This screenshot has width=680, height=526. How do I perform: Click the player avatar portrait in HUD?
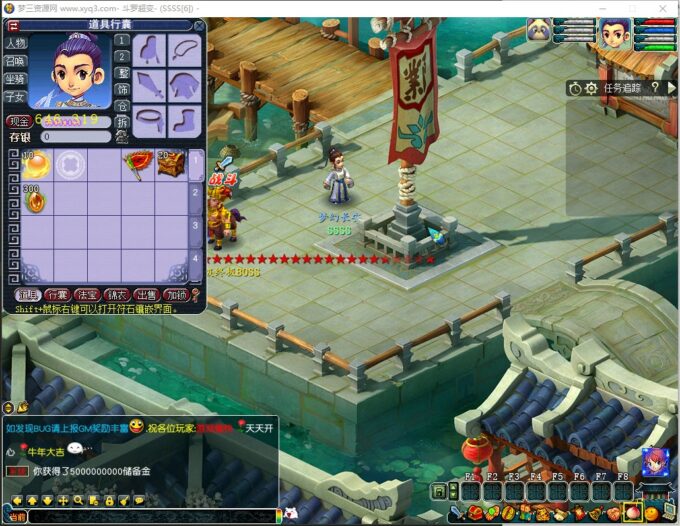(x=614, y=34)
